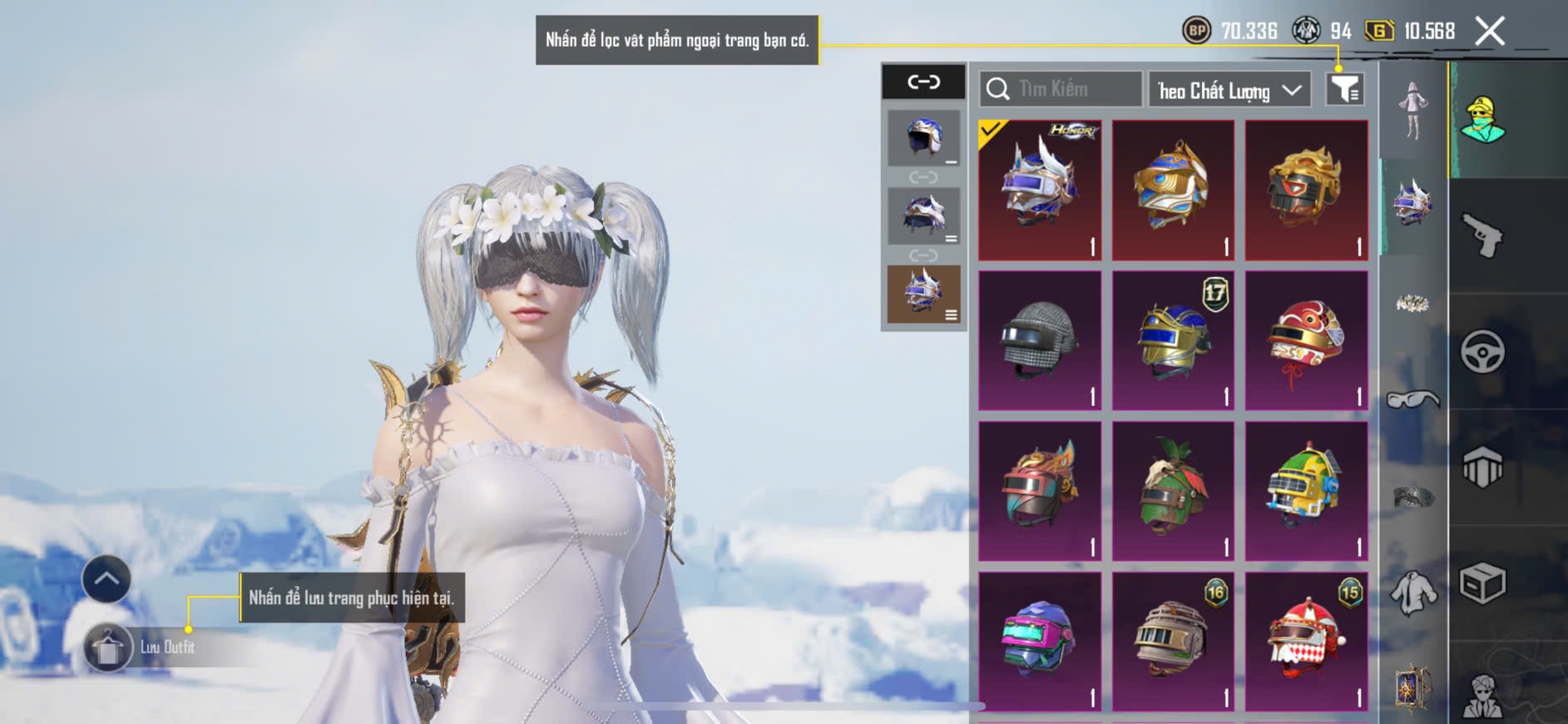Screen dimensions: 1568x724
Task: Open the crate box category tab
Action: (1482, 583)
